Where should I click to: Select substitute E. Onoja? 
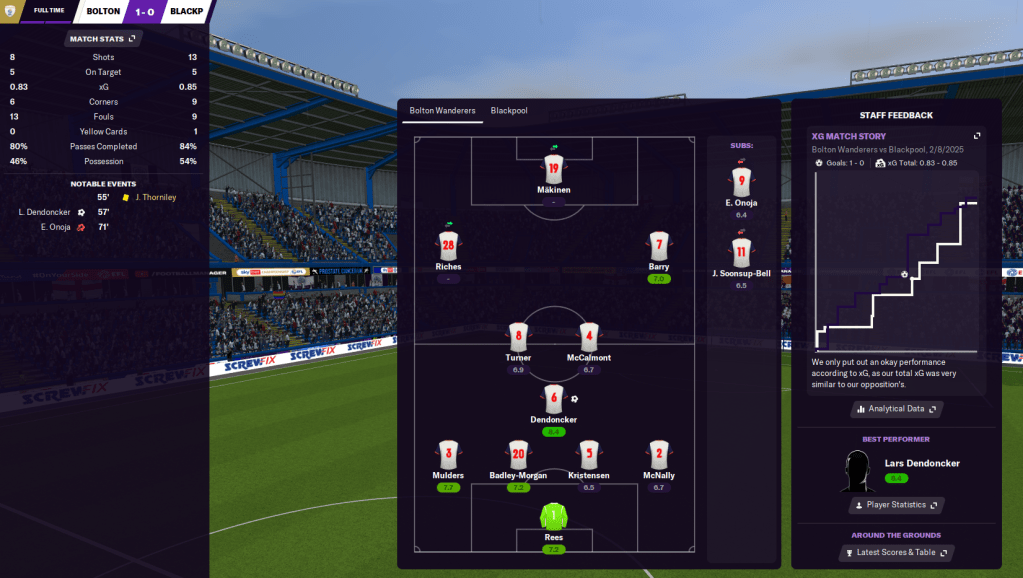tap(741, 182)
